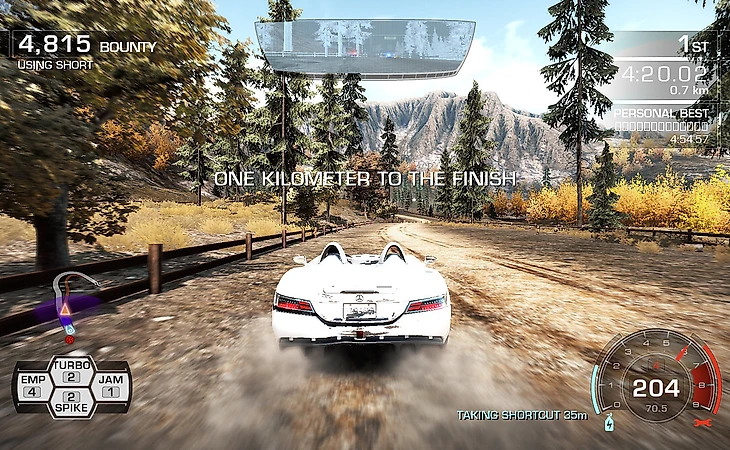Viewport: 730px width, 450px height.
Task: Use the Turbo boost slot
Action: (x=70, y=371)
